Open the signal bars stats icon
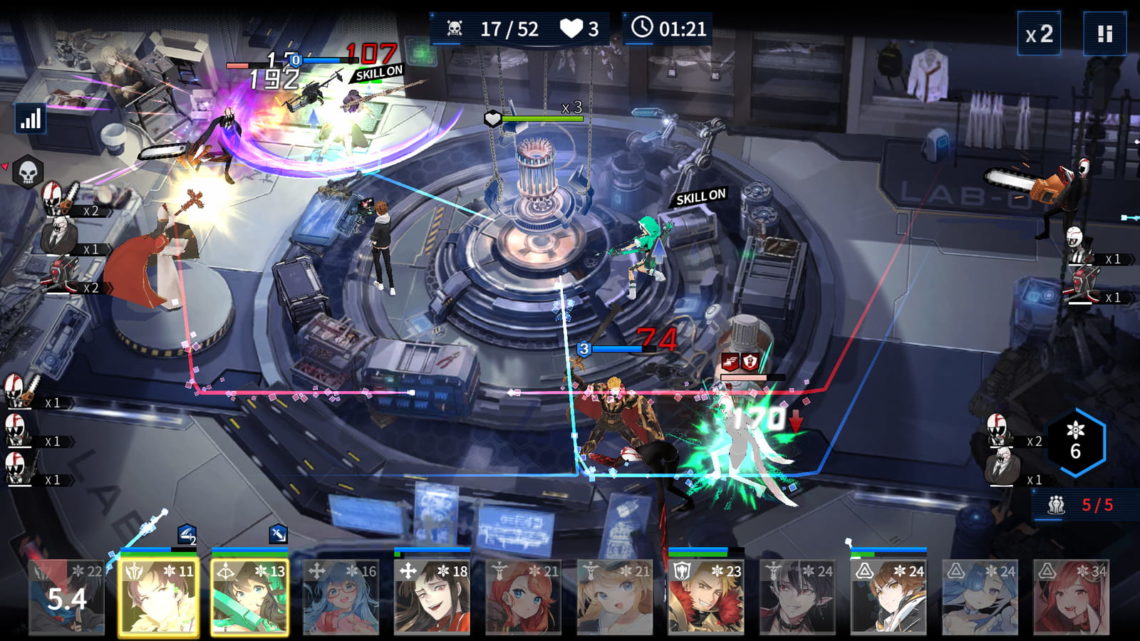This screenshot has height=641, width=1140. tap(30, 119)
